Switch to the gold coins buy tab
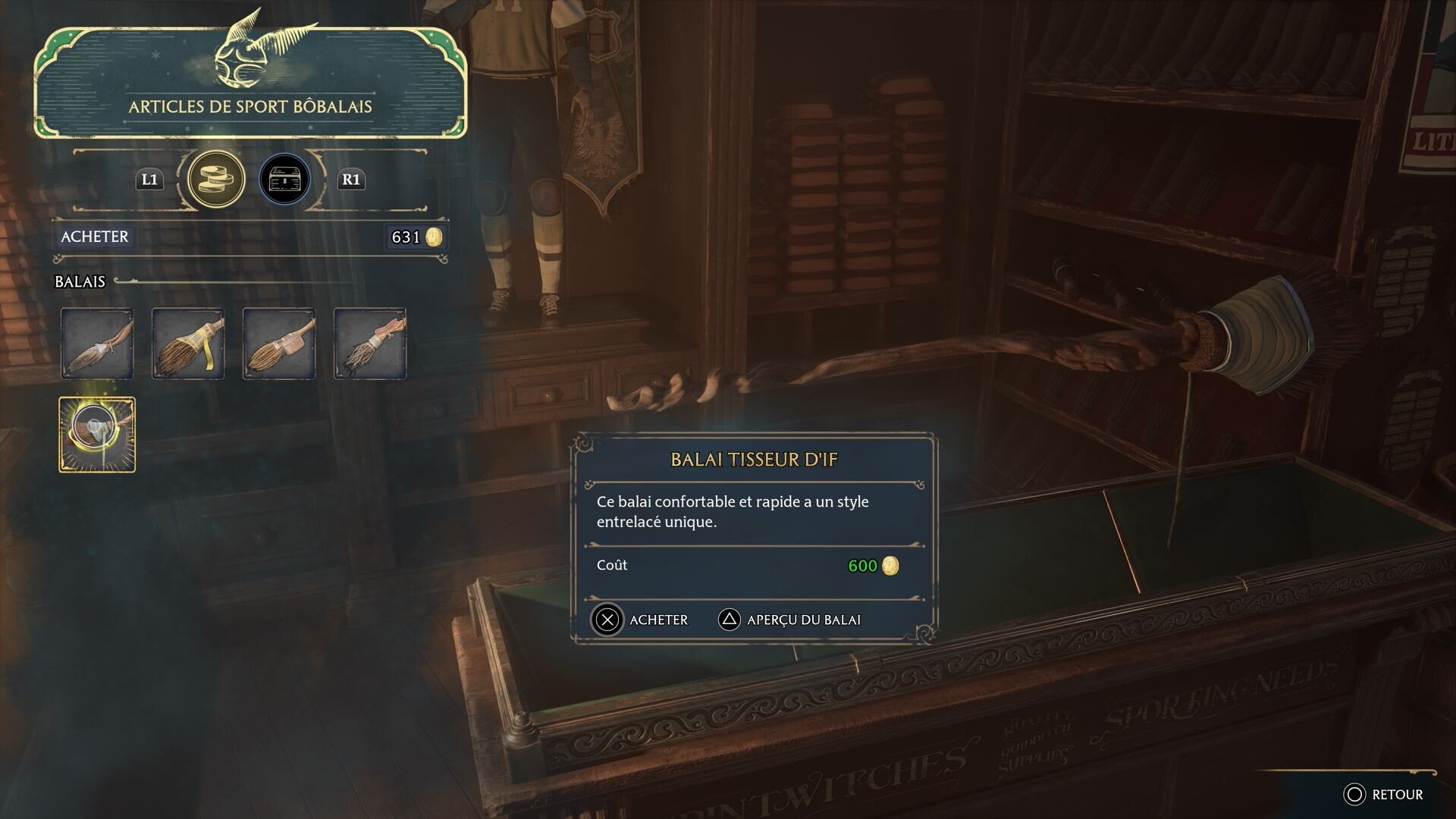 (x=216, y=180)
